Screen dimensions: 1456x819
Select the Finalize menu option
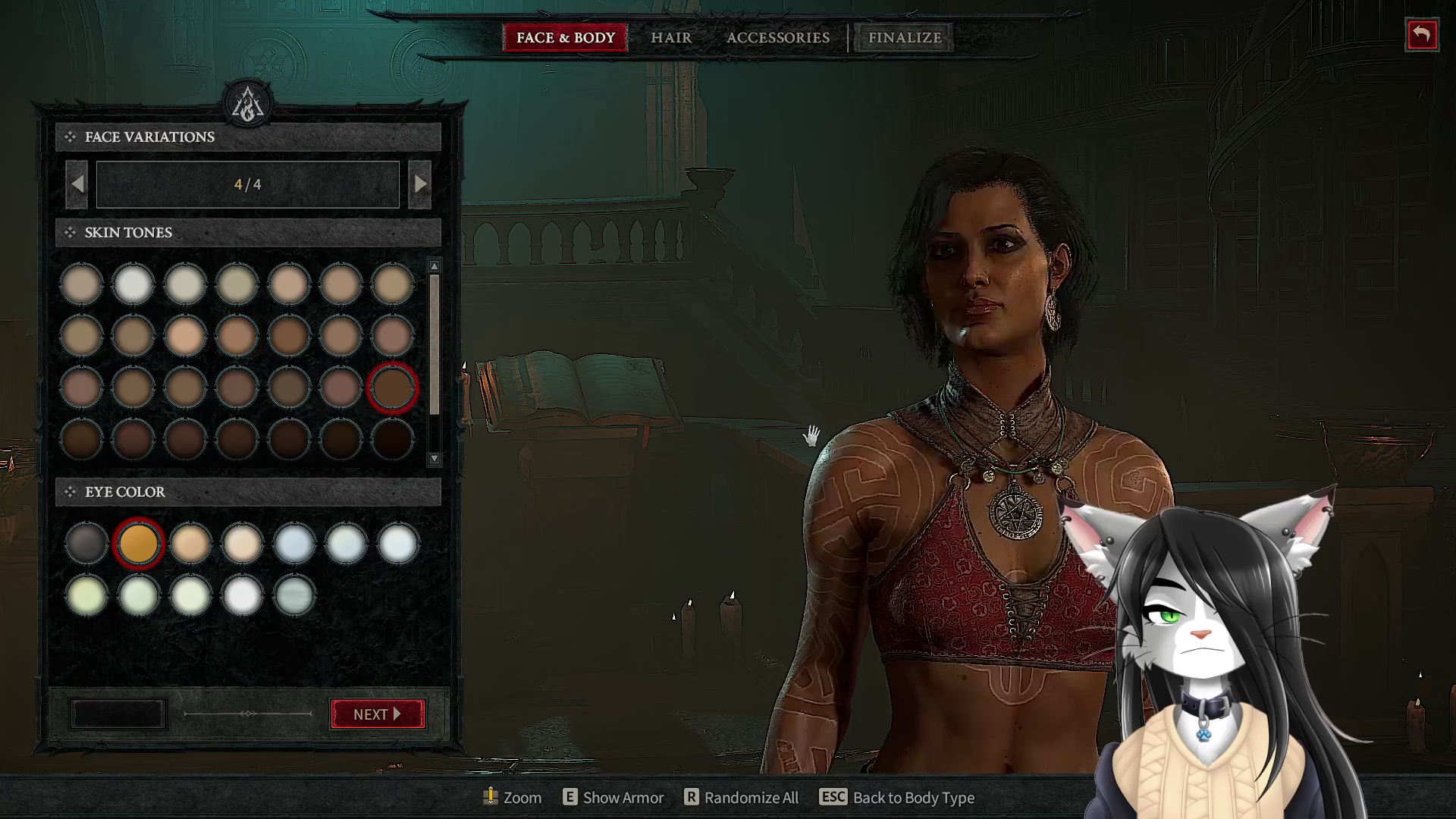[903, 37]
